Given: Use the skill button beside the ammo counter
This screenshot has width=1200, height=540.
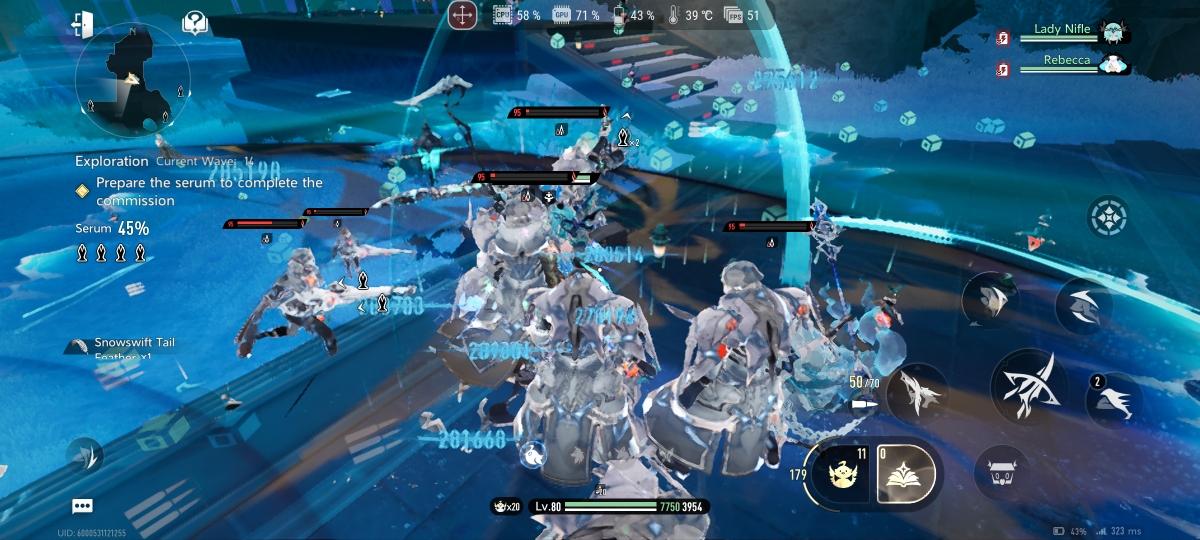Looking at the screenshot, I should coord(918,391).
